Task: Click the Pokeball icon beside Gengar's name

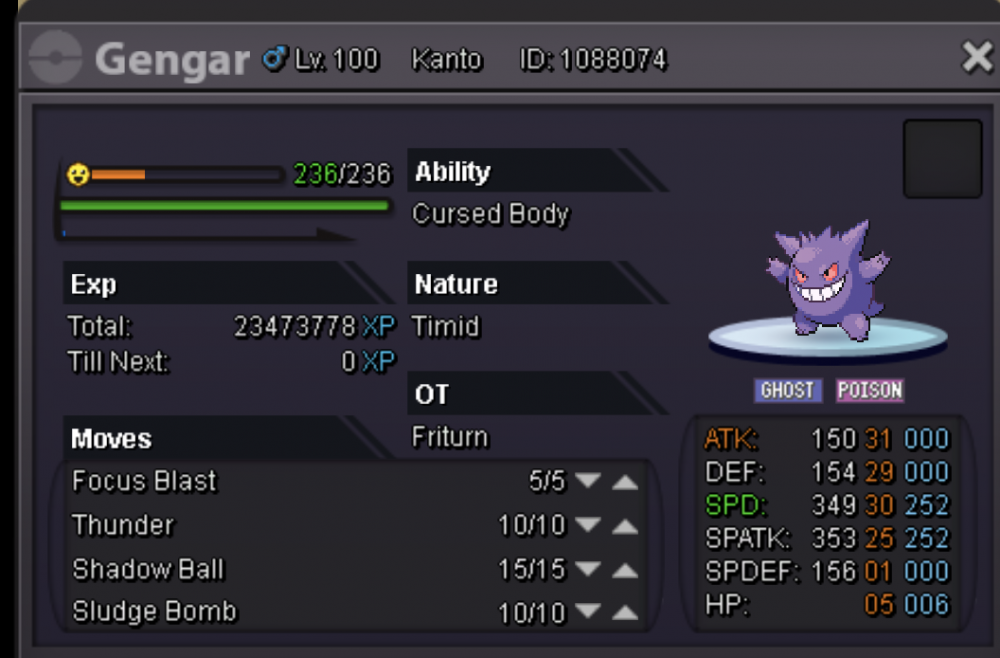Action: 56,60
